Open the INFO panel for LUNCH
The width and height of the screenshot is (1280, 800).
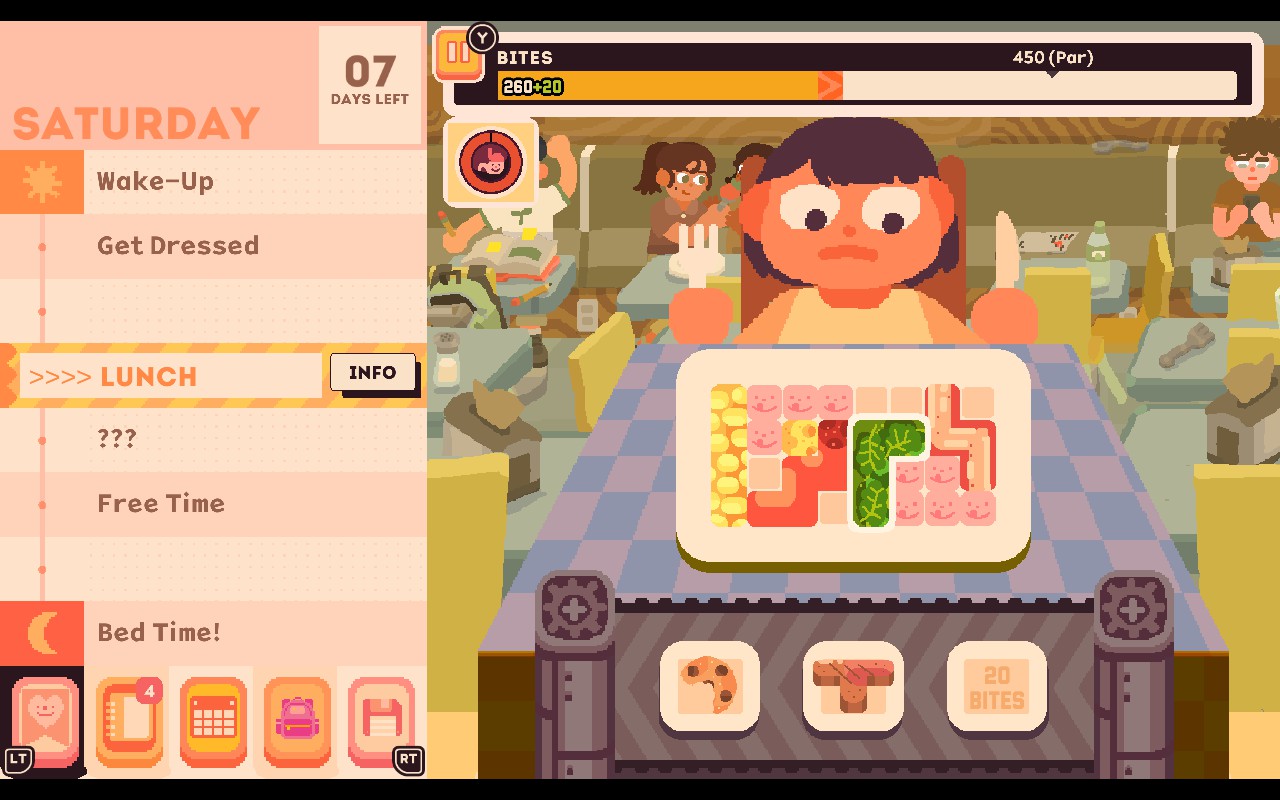(374, 373)
